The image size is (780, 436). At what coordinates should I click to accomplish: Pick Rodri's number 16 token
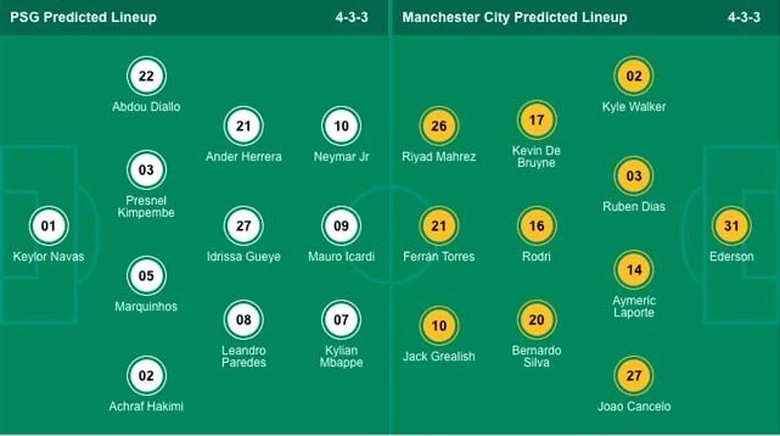tap(536, 226)
